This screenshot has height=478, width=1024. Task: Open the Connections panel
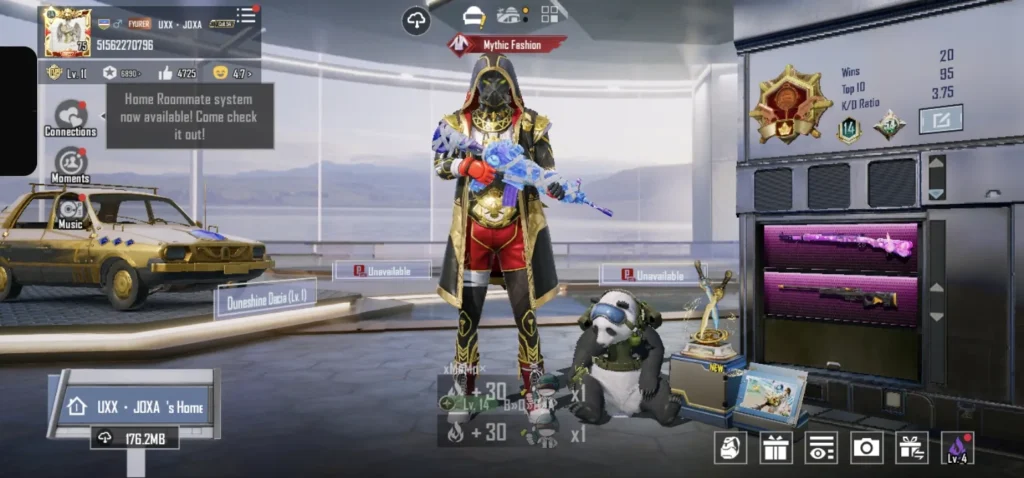click(x=70, y=118)
